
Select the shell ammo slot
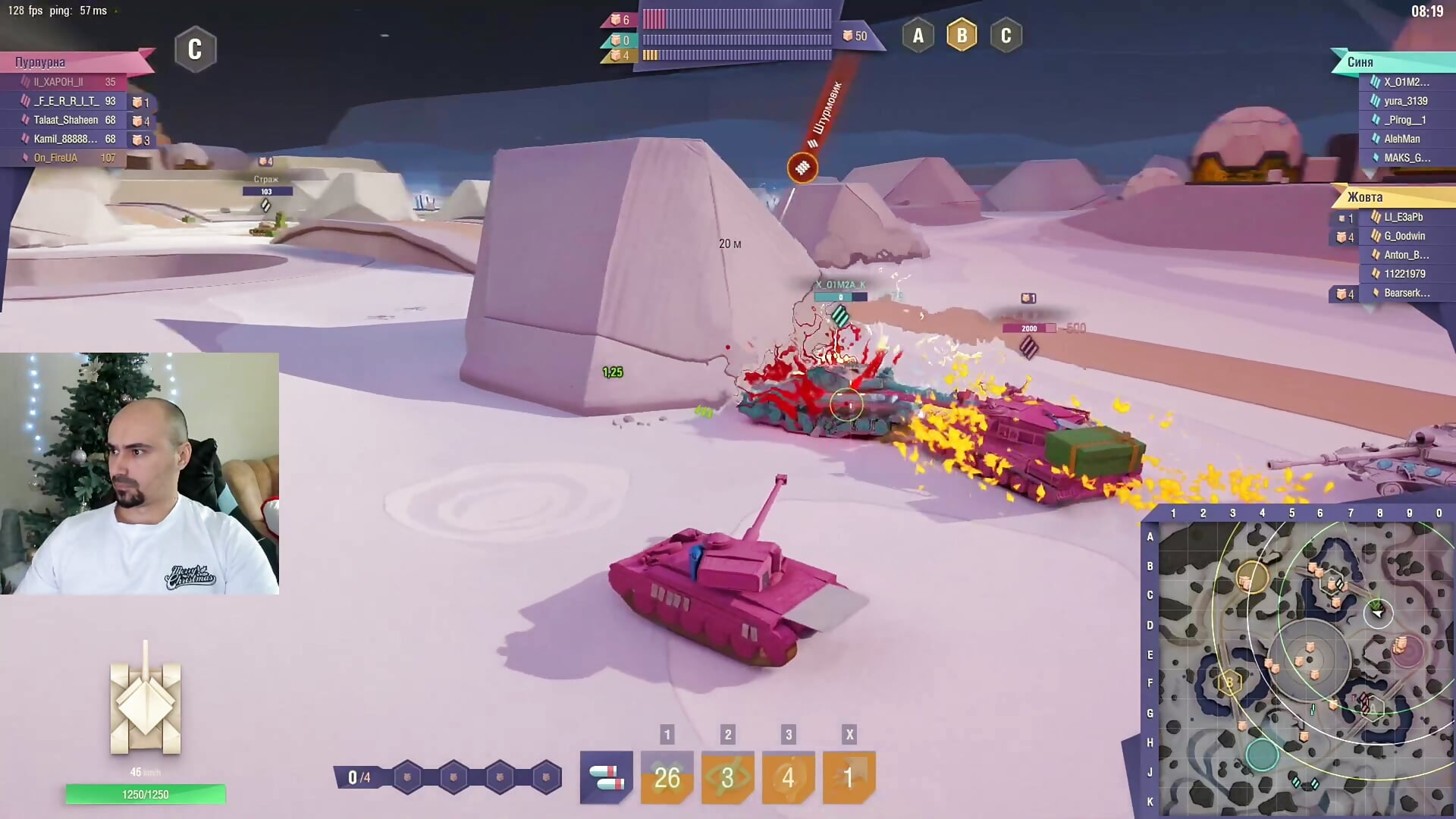click(606, 777)
